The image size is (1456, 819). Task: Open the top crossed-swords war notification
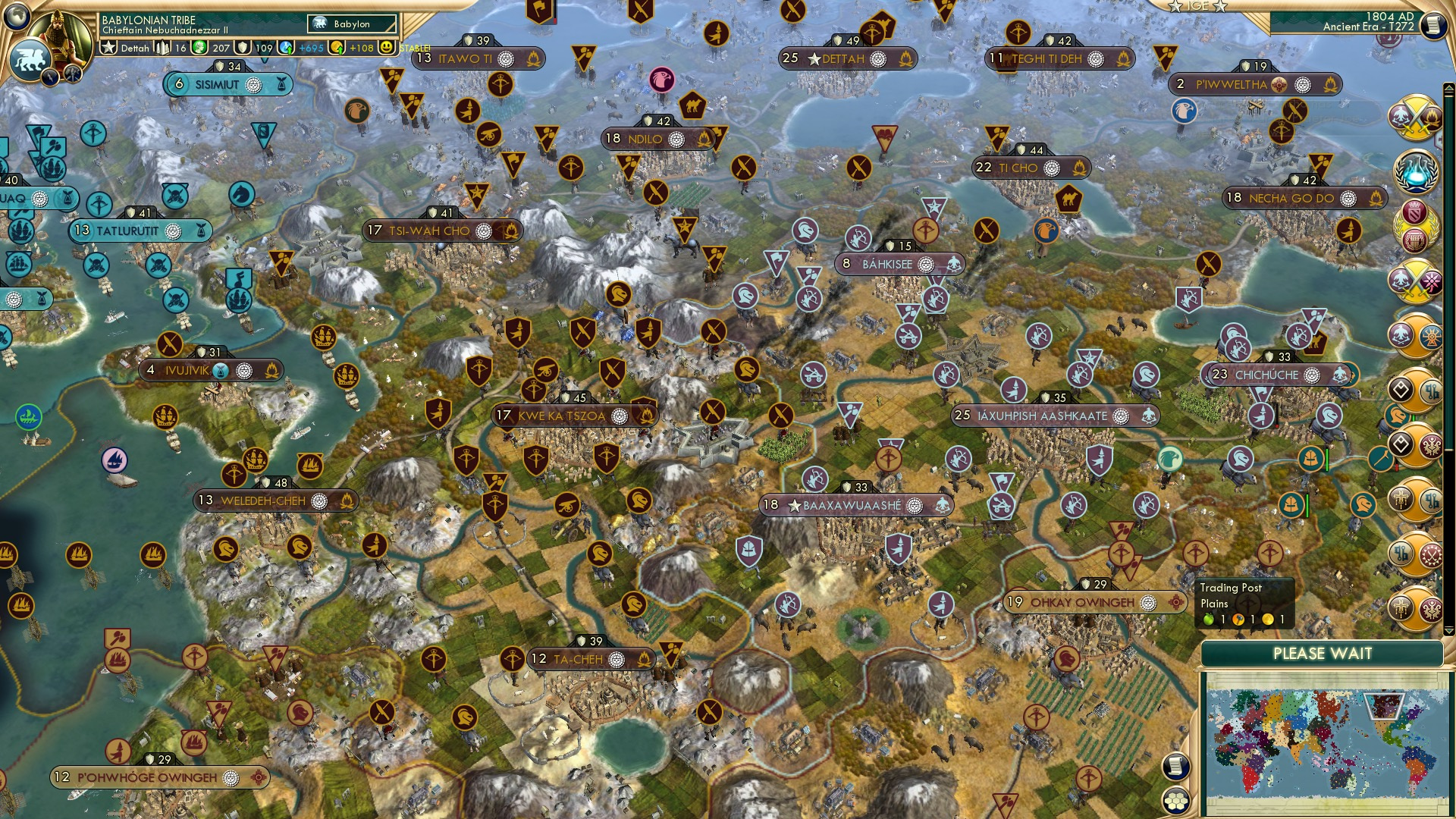point(1415,118)
